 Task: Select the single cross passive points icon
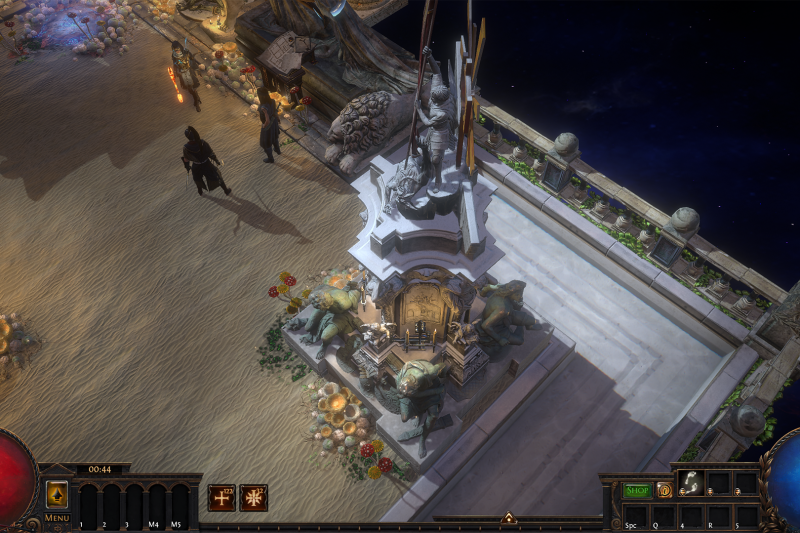[x=221, y=497]
